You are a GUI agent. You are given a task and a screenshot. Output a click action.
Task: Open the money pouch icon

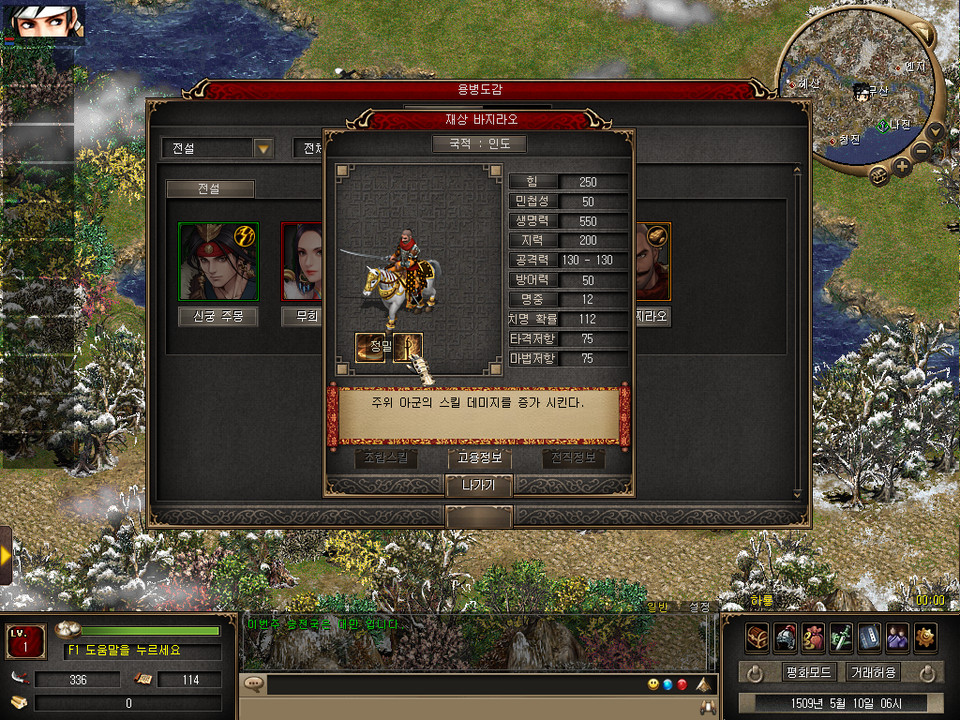pos(814,636)
